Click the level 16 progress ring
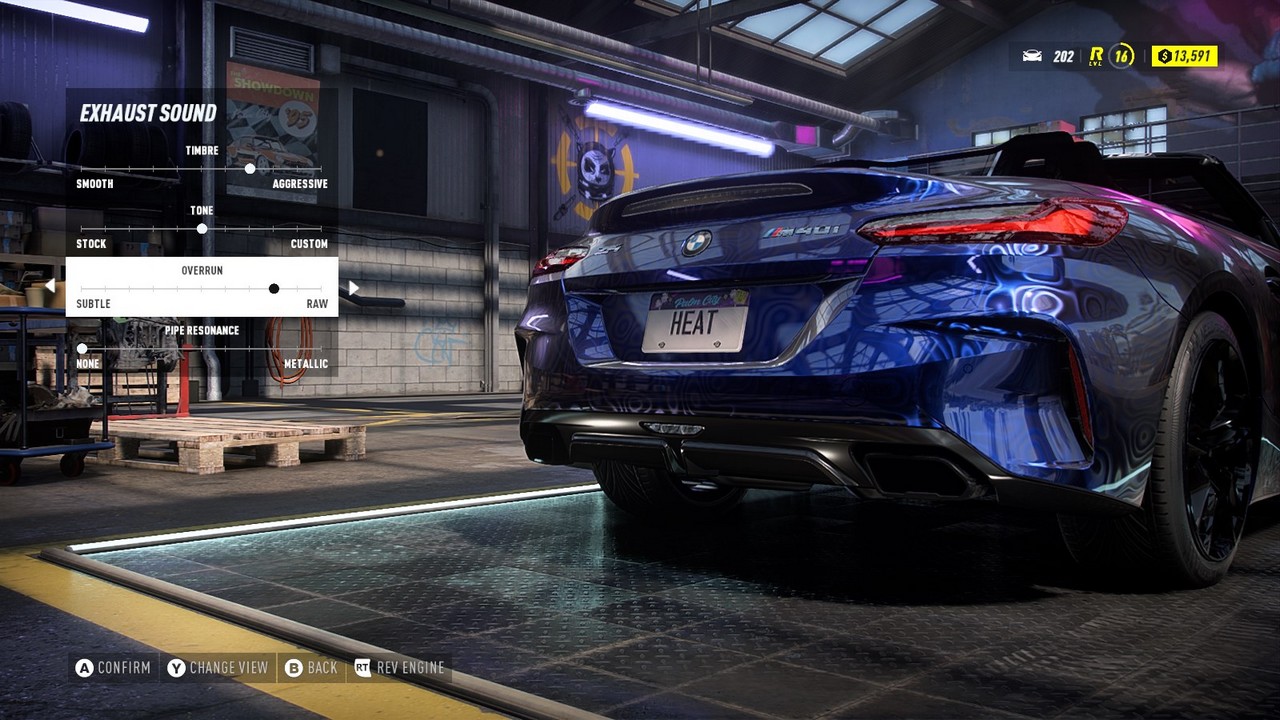Screen dimensions: 1280x720 click(1123, 56)
